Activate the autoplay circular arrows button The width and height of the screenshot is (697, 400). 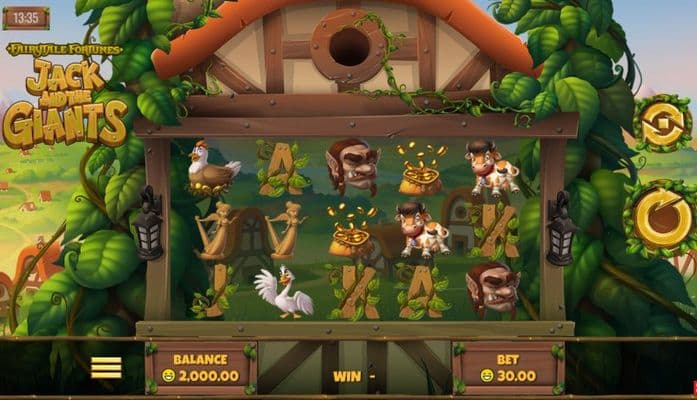(661, 125)
